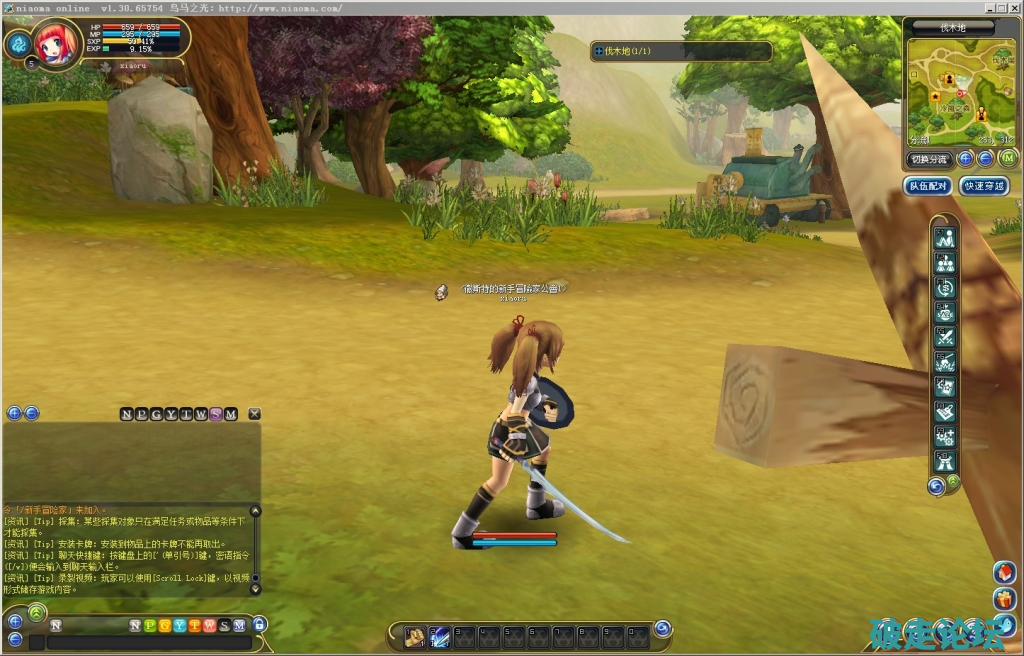Image resolution: width=1024 pixels, height=656 pixels.
Task: Open the crossed swords side menu icon
Action: (944, 337)
